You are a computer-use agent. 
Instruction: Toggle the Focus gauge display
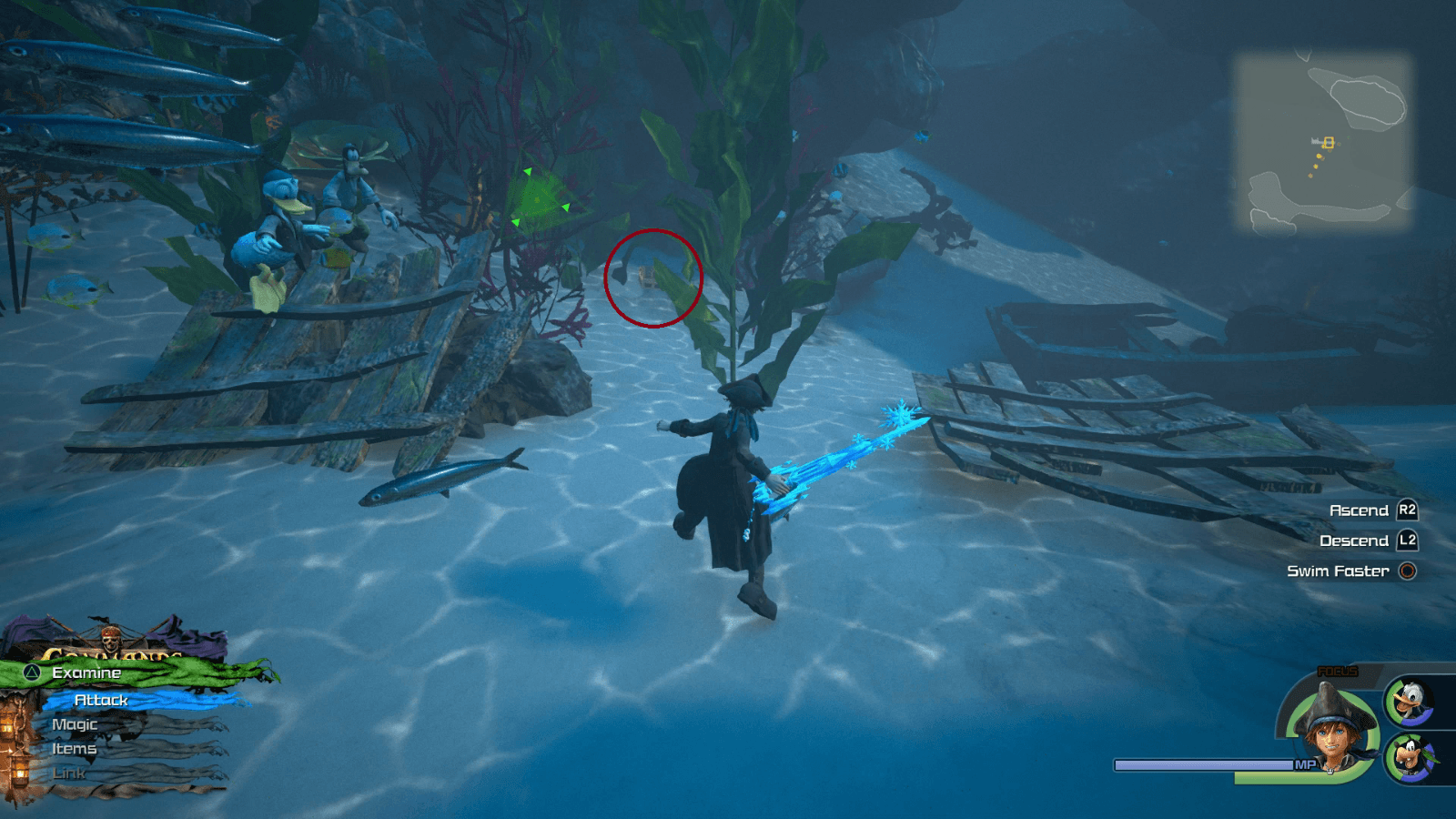pos(1338,672)
